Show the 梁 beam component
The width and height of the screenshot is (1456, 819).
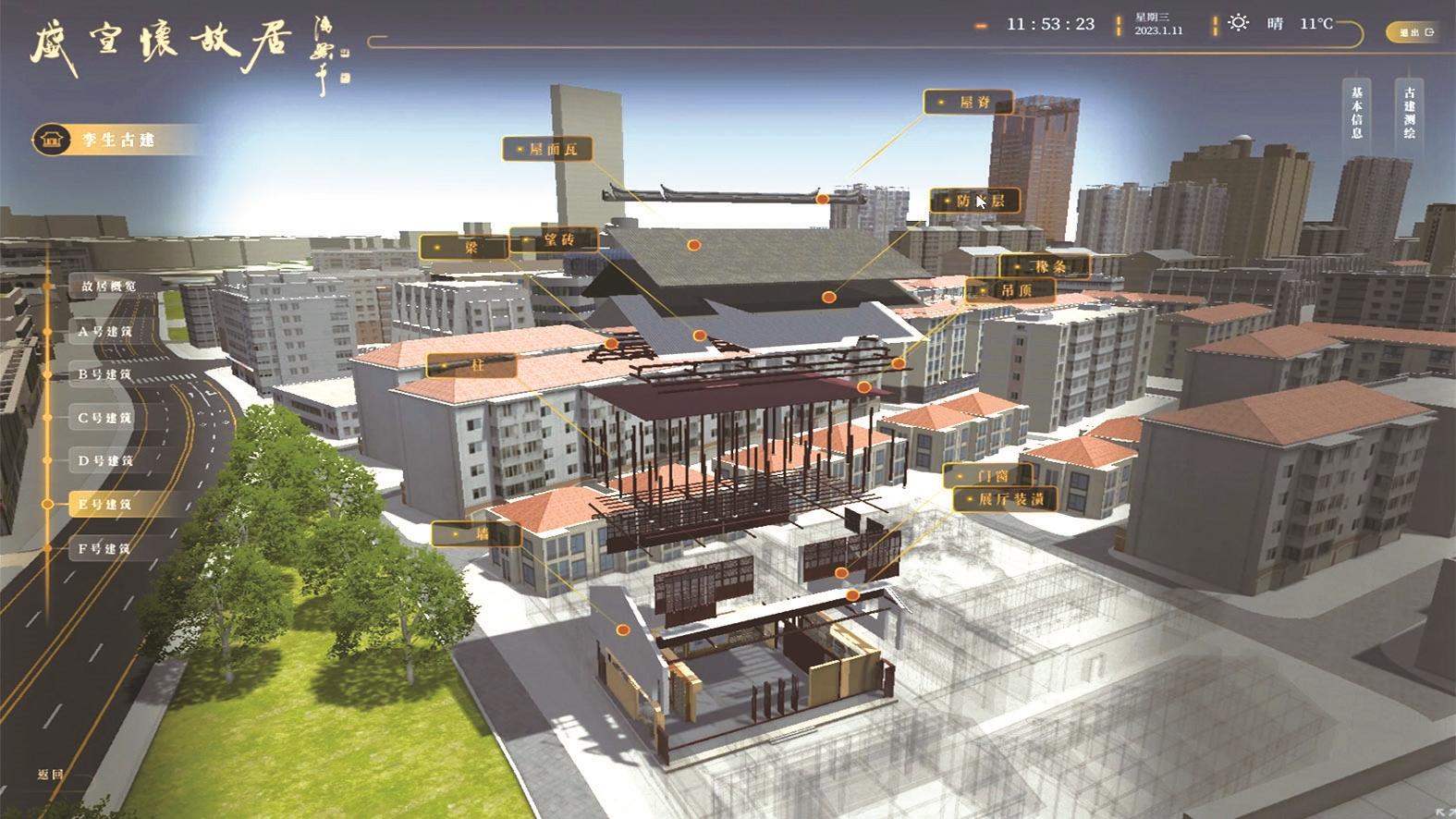[463, 247]
